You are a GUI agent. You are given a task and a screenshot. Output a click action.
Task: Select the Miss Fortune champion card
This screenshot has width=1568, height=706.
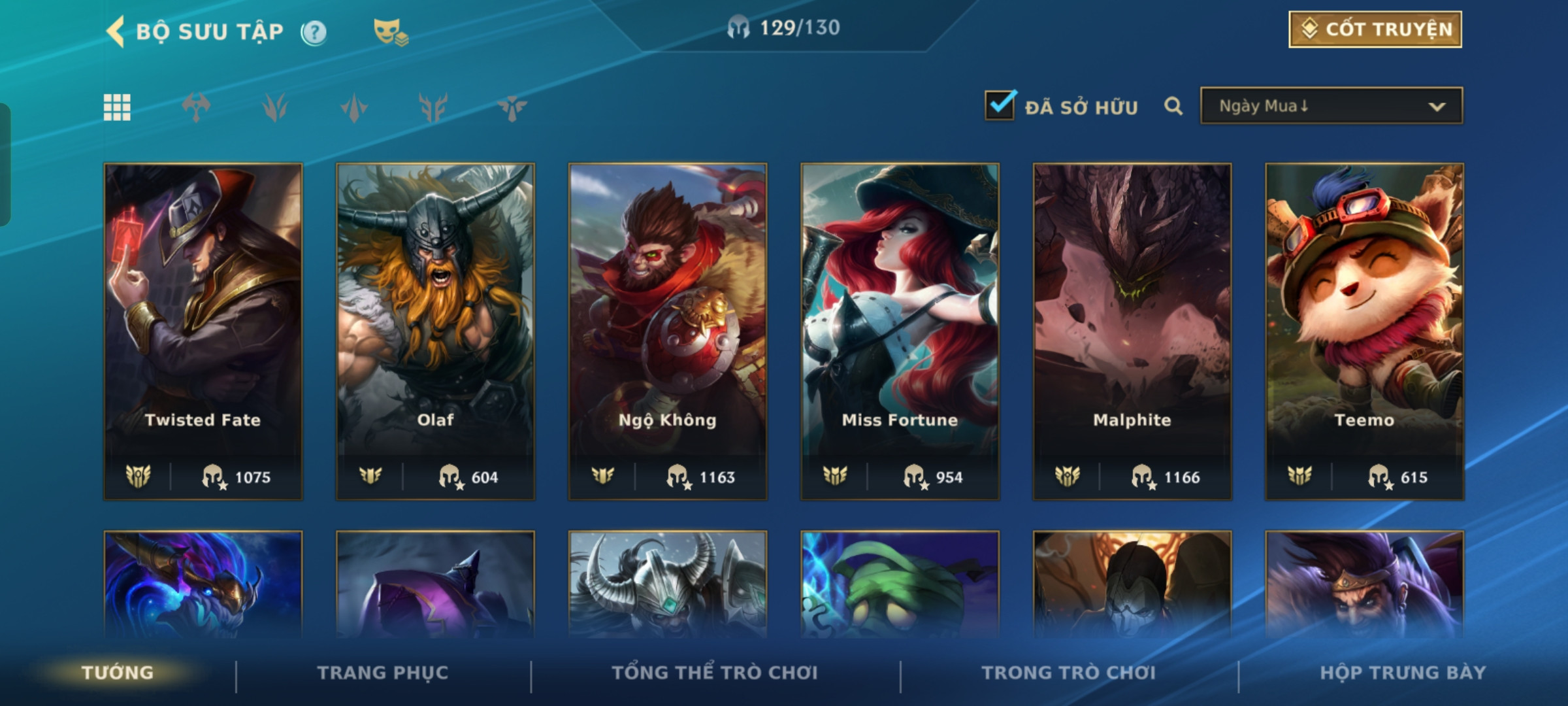click(900, 331)
